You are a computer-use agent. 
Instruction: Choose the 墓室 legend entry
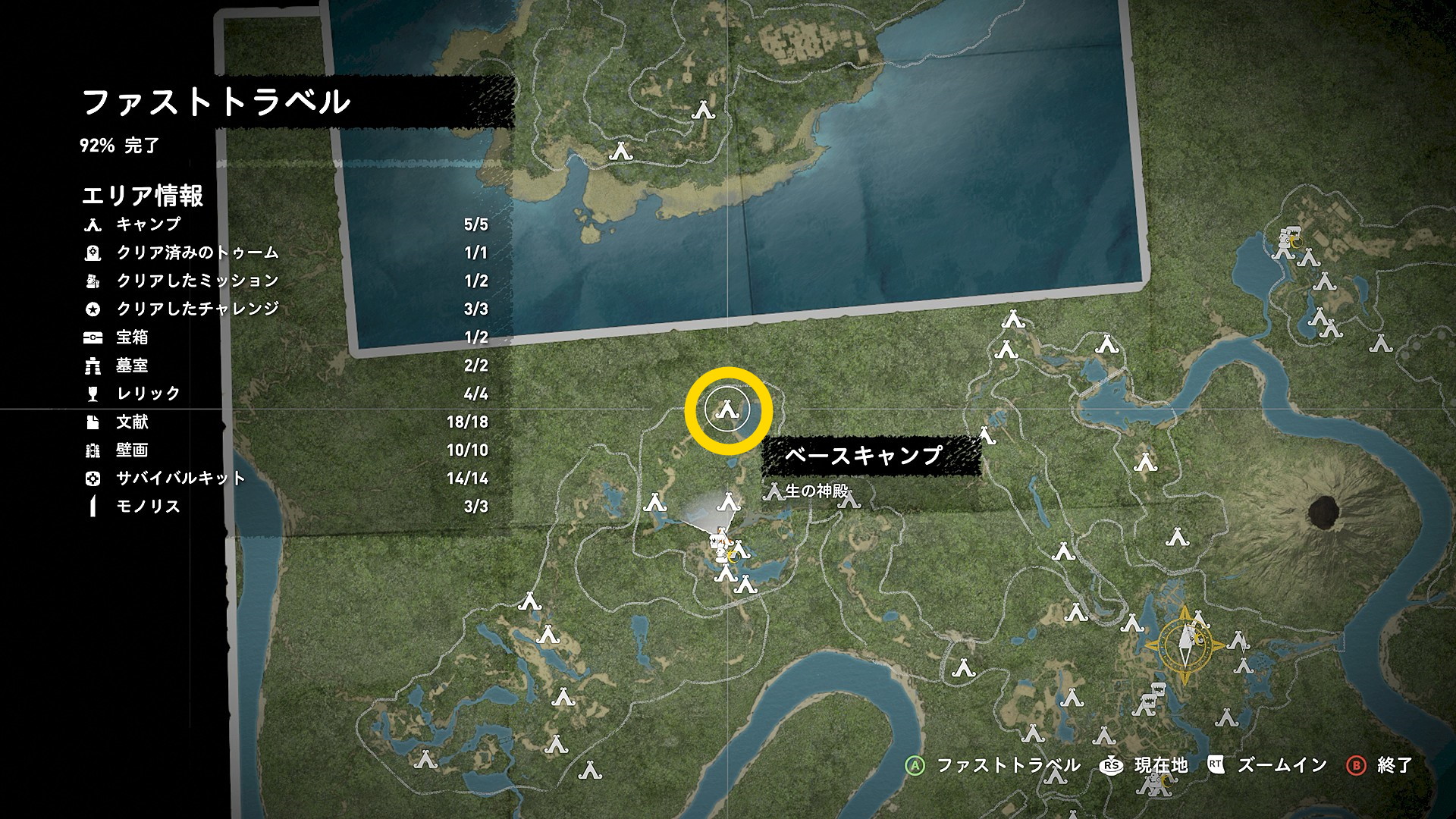pos(132,366)
